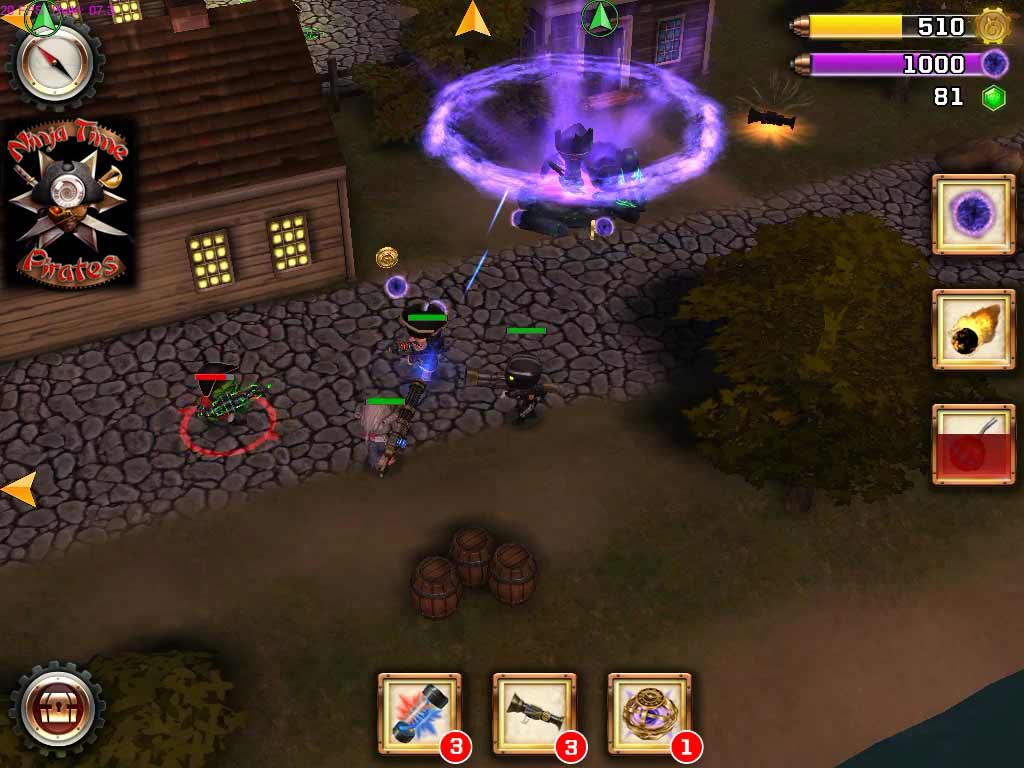Open the treasure chest gear button

57,709
